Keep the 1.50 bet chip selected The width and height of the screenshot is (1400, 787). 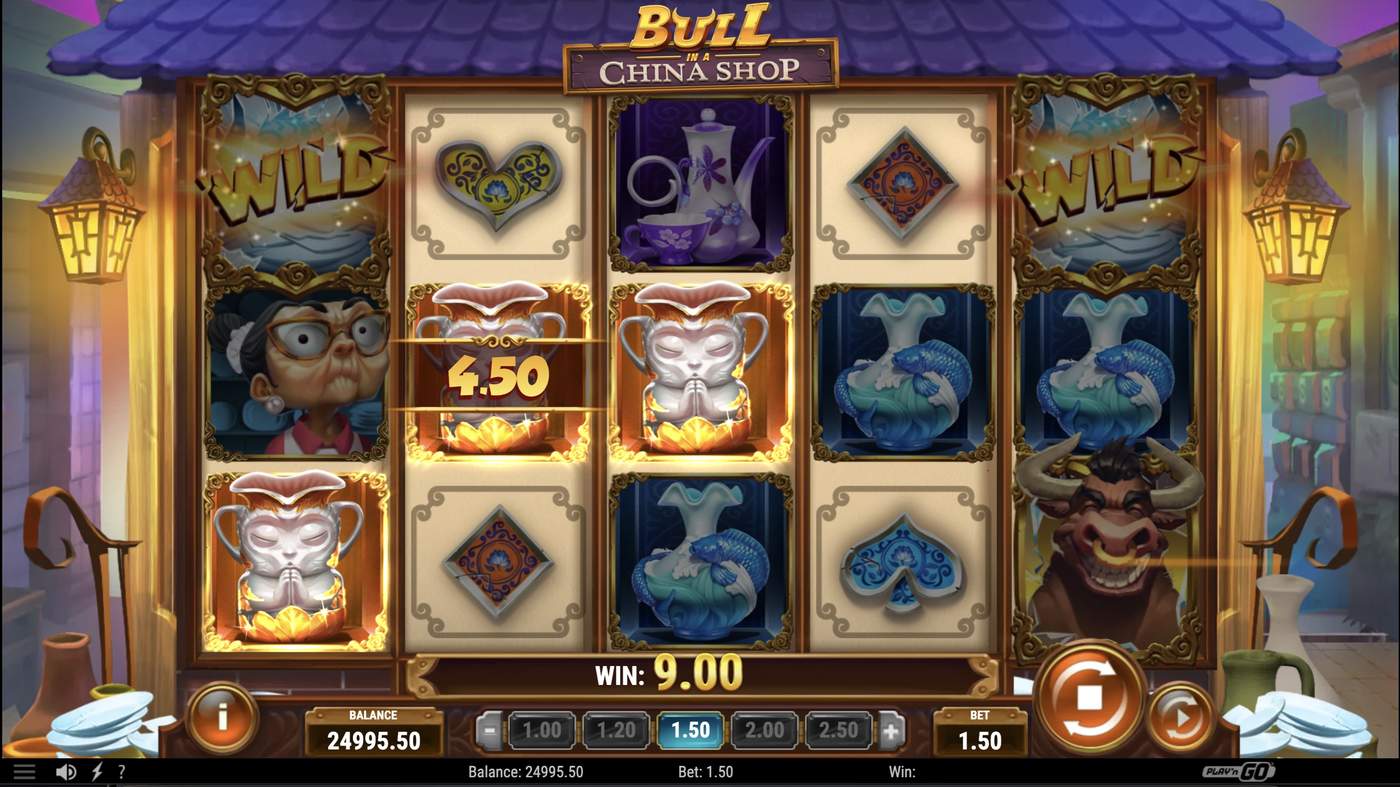[x=690, y=730]
